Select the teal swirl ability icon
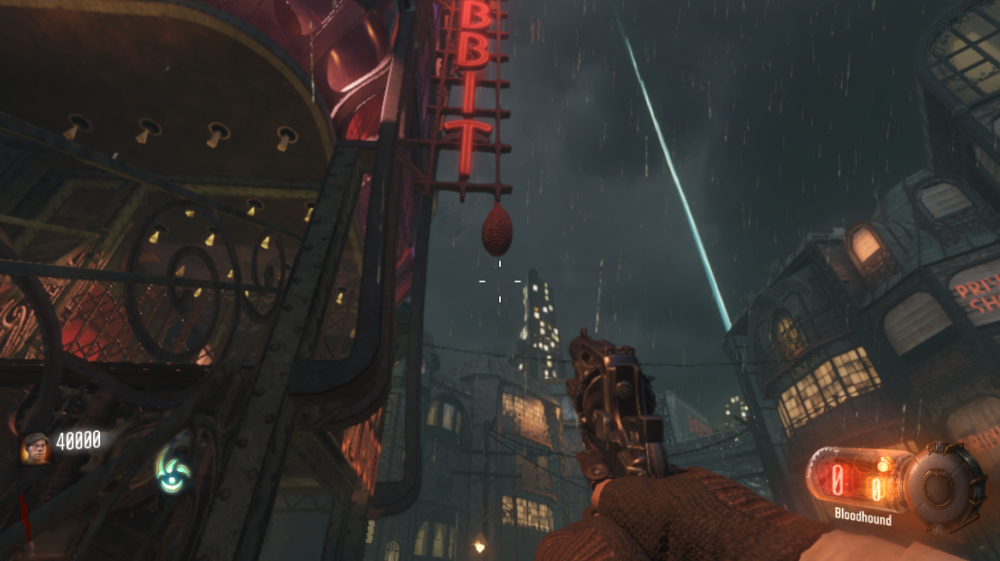 click(172, 468)
